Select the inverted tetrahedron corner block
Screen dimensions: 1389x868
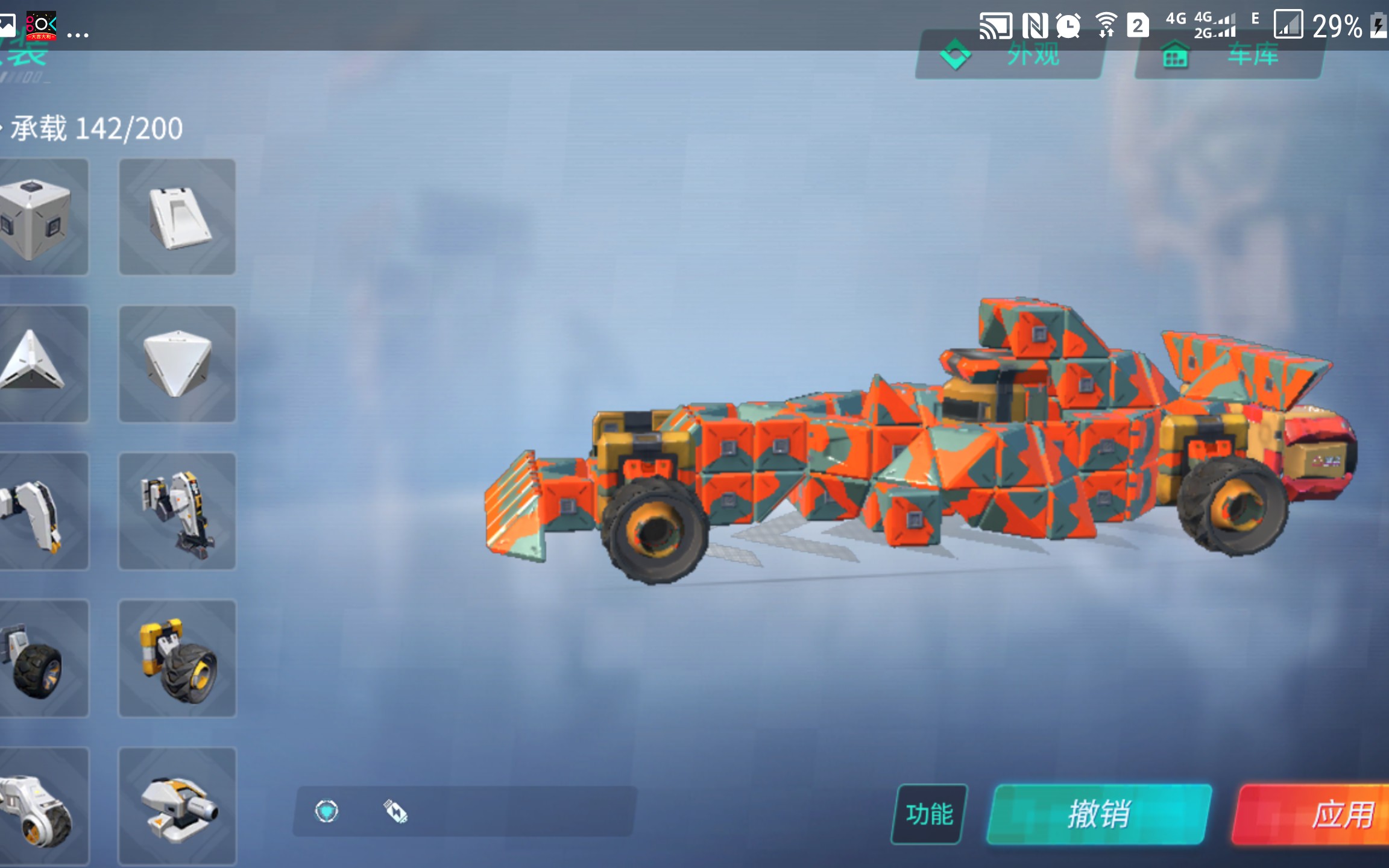[x=177, y=363]
